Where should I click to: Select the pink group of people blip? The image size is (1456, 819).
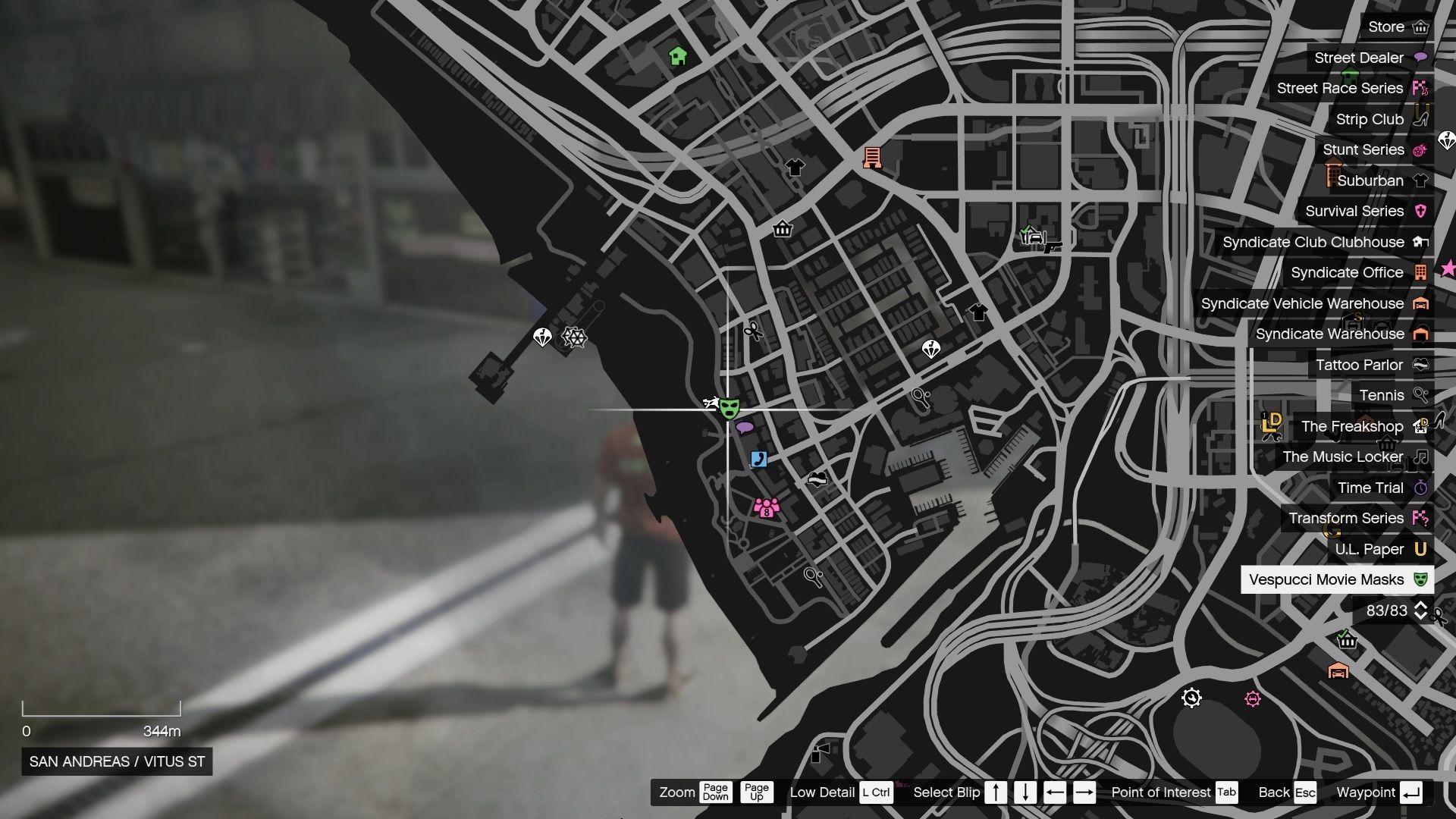[x=767, y=507]
